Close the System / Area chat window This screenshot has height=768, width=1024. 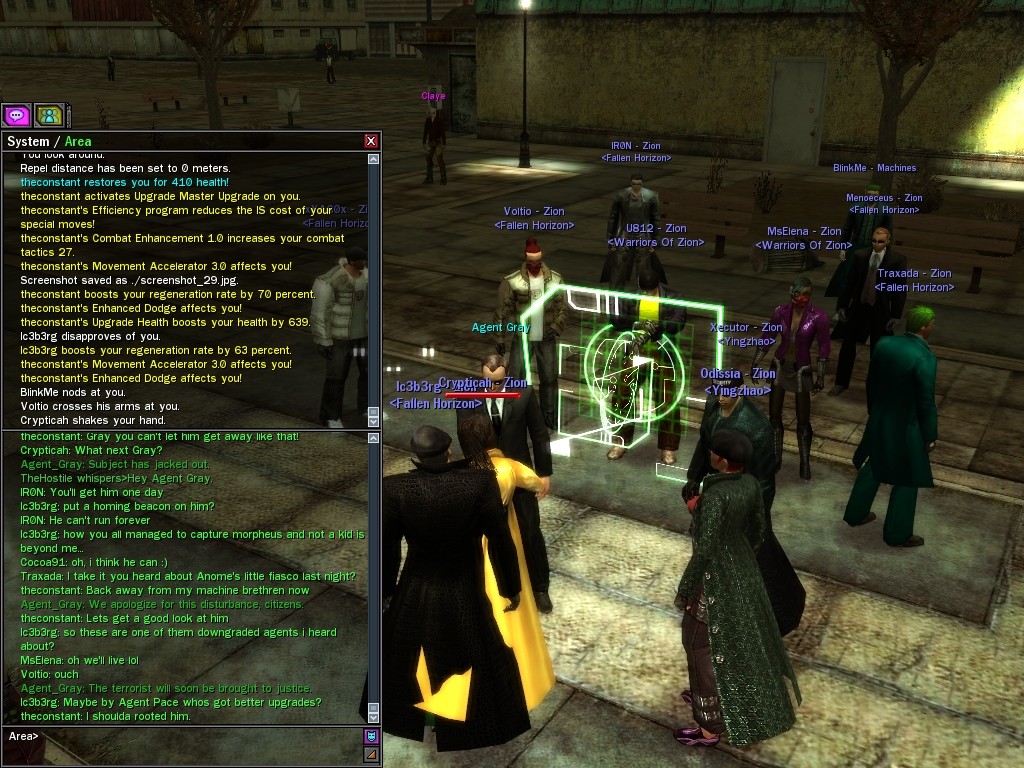pos(371,142)
